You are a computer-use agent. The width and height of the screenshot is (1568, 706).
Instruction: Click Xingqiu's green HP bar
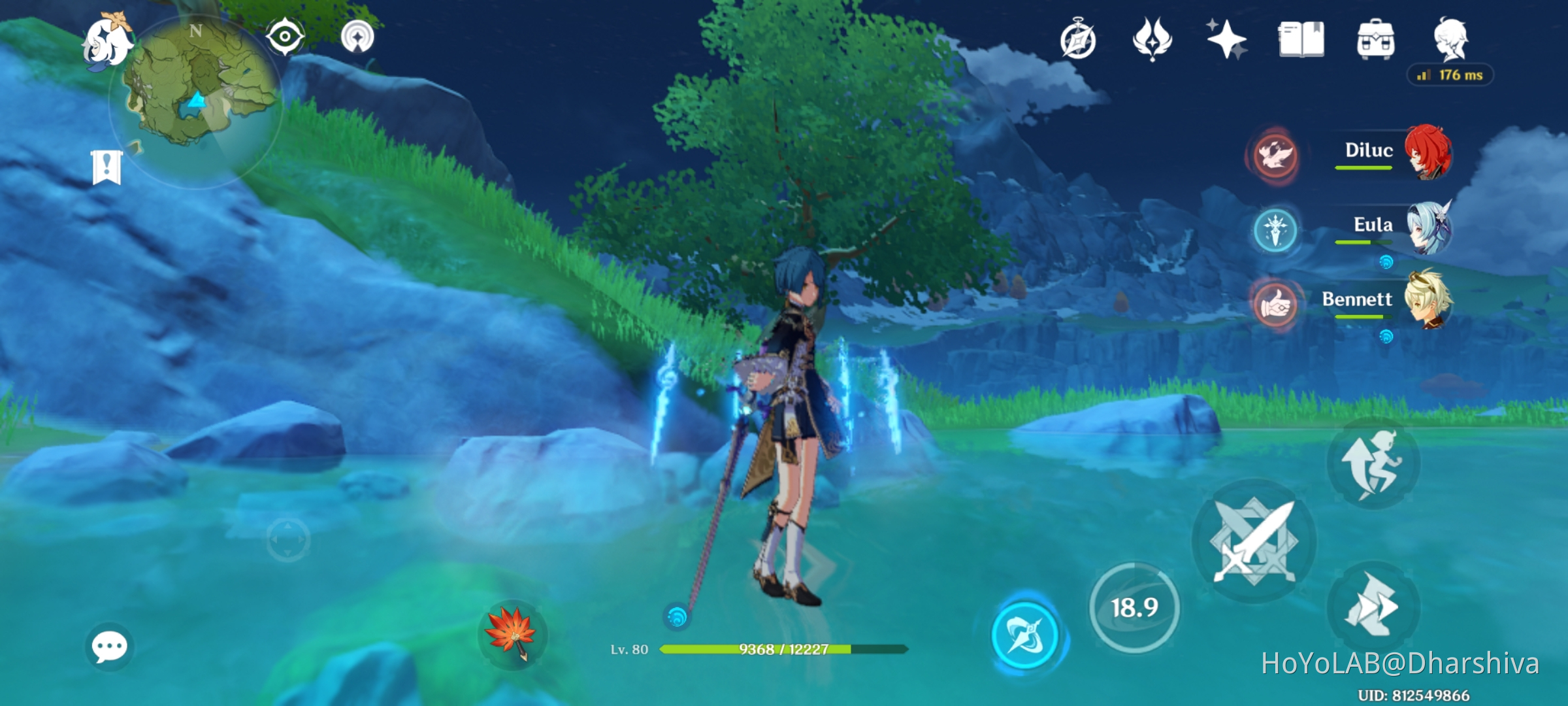point(755,650)
